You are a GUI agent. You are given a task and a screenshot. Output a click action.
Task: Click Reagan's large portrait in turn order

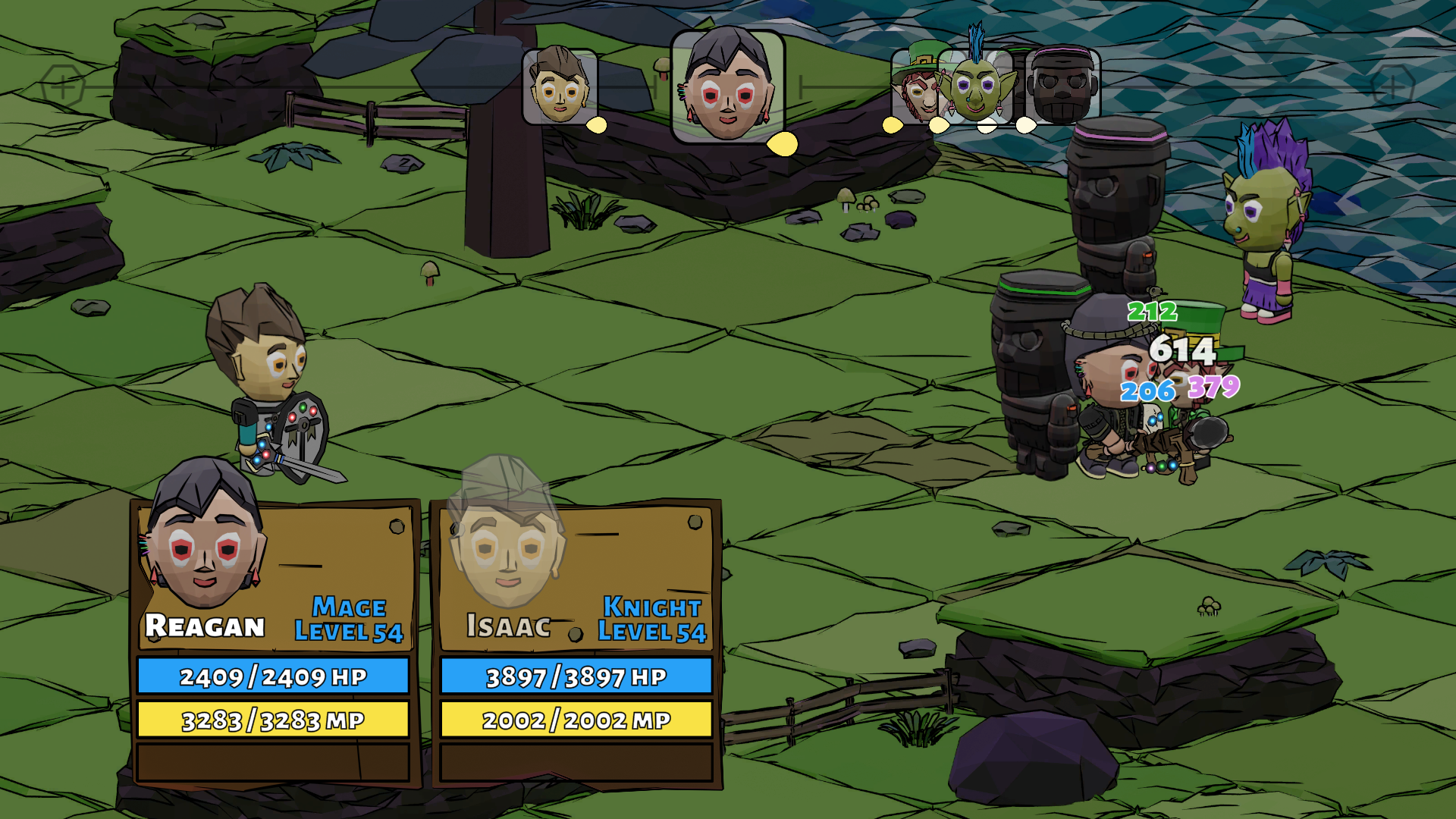[x=727, y=87]
